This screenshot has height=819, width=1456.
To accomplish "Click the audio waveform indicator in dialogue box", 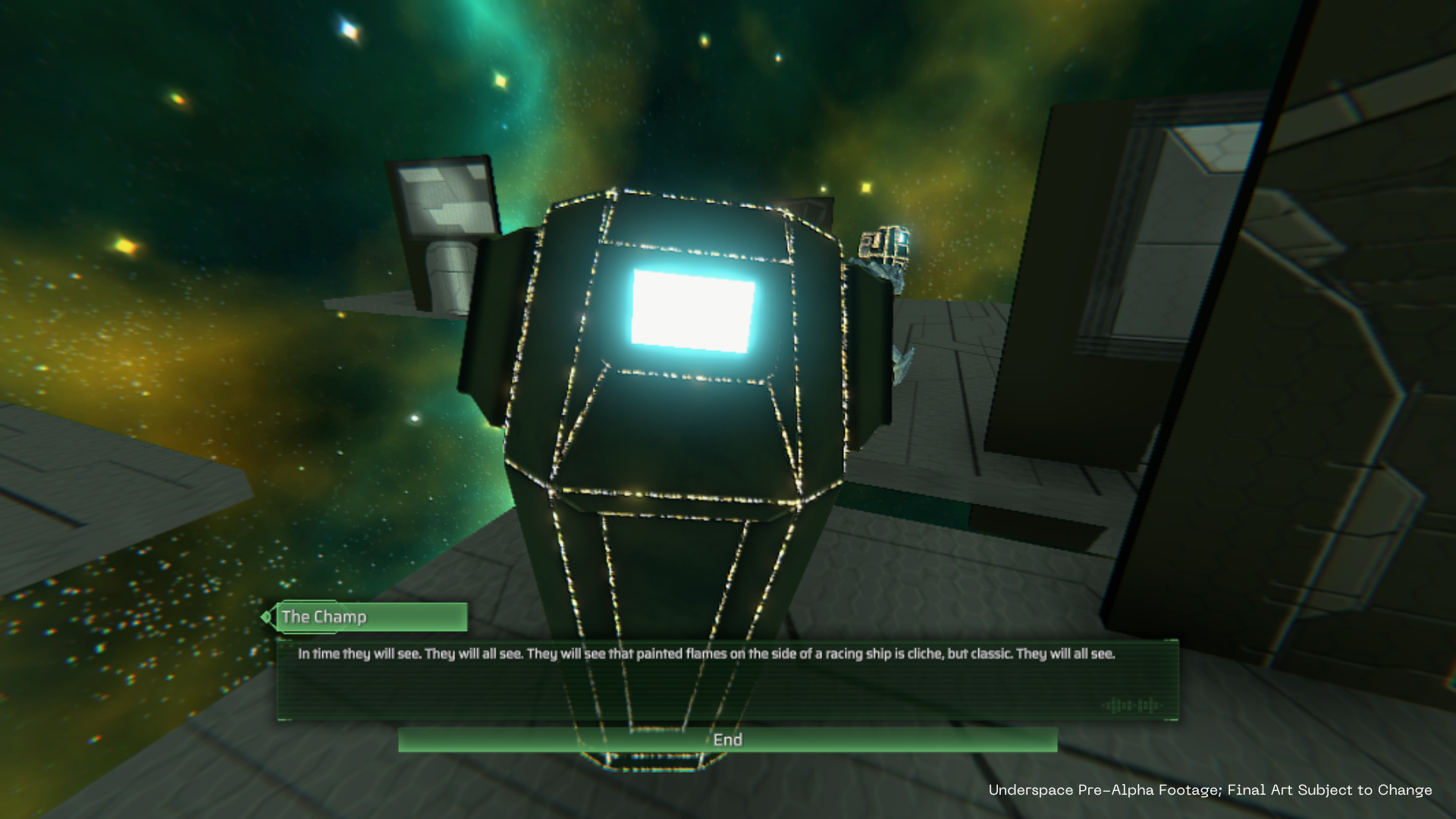I will (x=1132, y=705).
